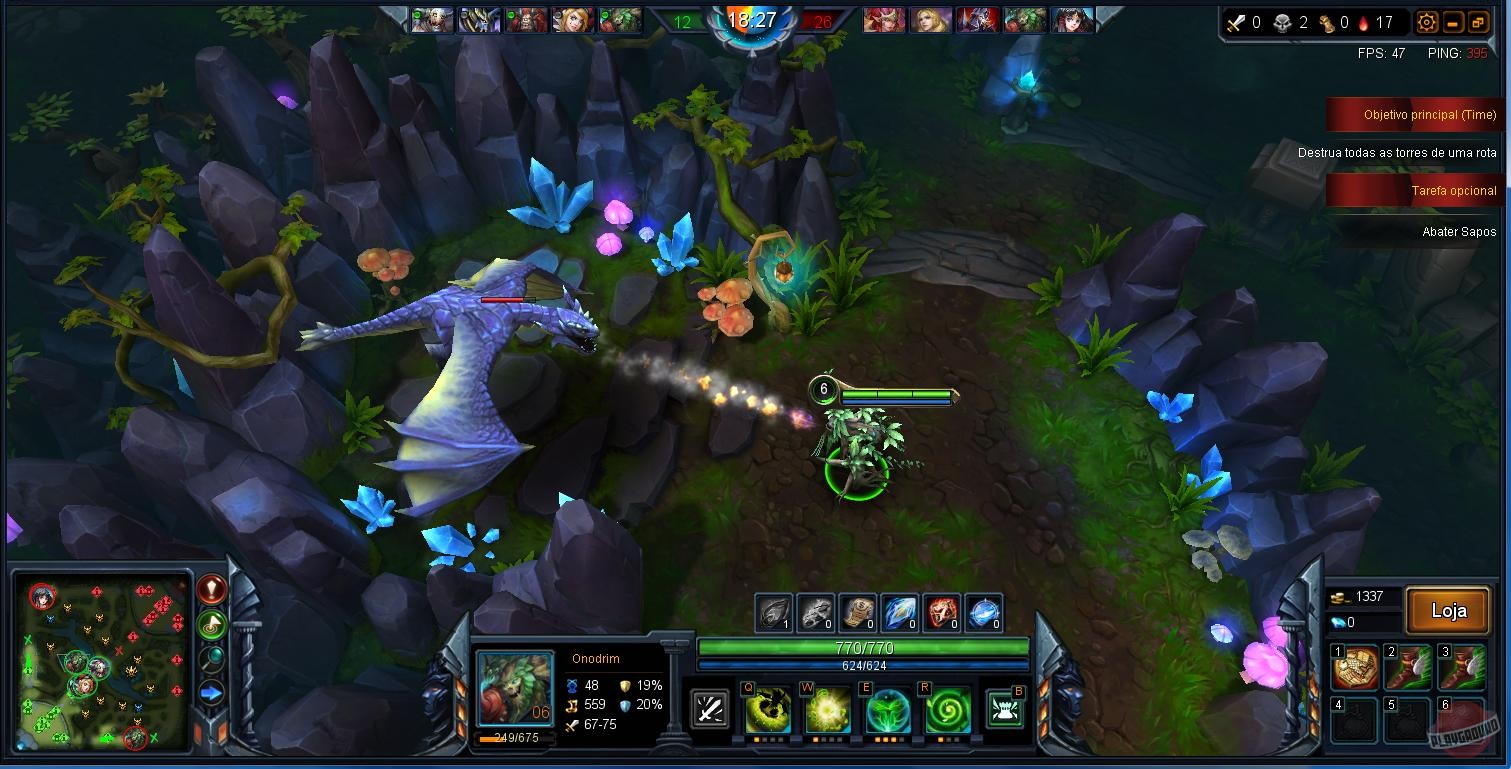Use the E plant ability
This screenshot has height=769, width=1511.
(x=886, y=708)
